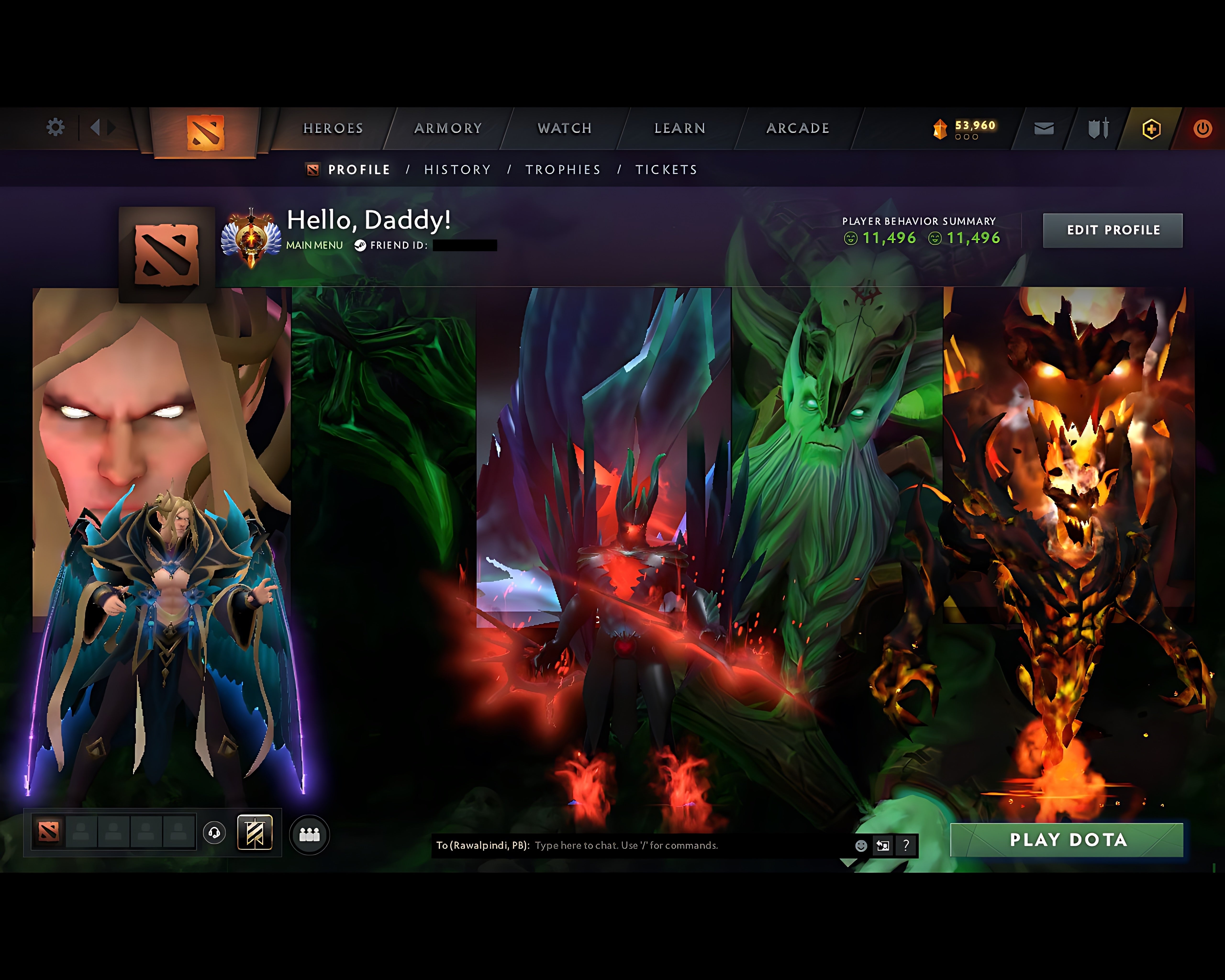Click the chat help question mark
The width and height of the screenshot is (1225, 980).
tap(906, 846)
